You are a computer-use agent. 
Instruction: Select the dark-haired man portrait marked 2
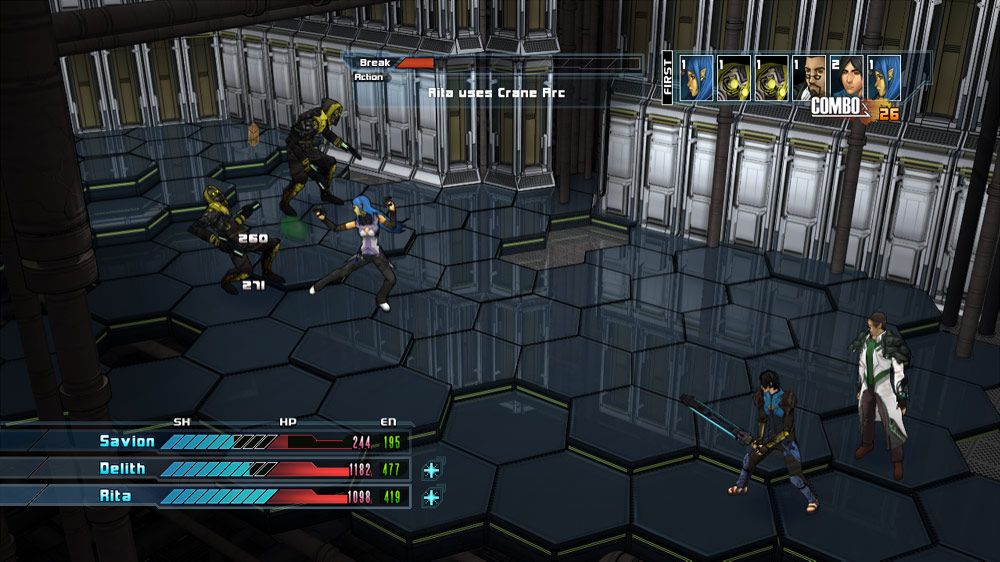pos(847,77)
